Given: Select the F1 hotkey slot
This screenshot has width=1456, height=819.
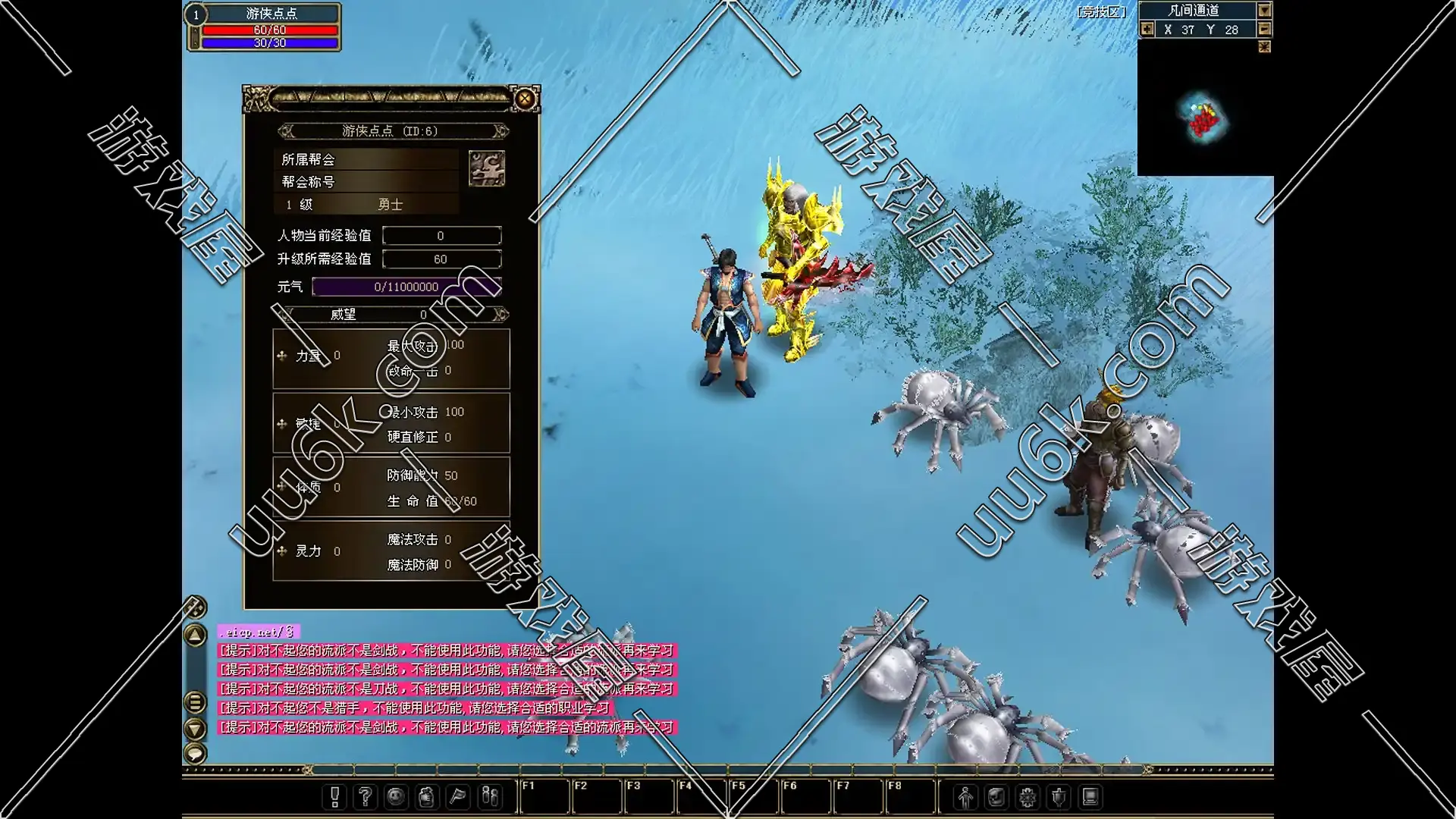Looking at the screenshot, I should click(544, 796).
